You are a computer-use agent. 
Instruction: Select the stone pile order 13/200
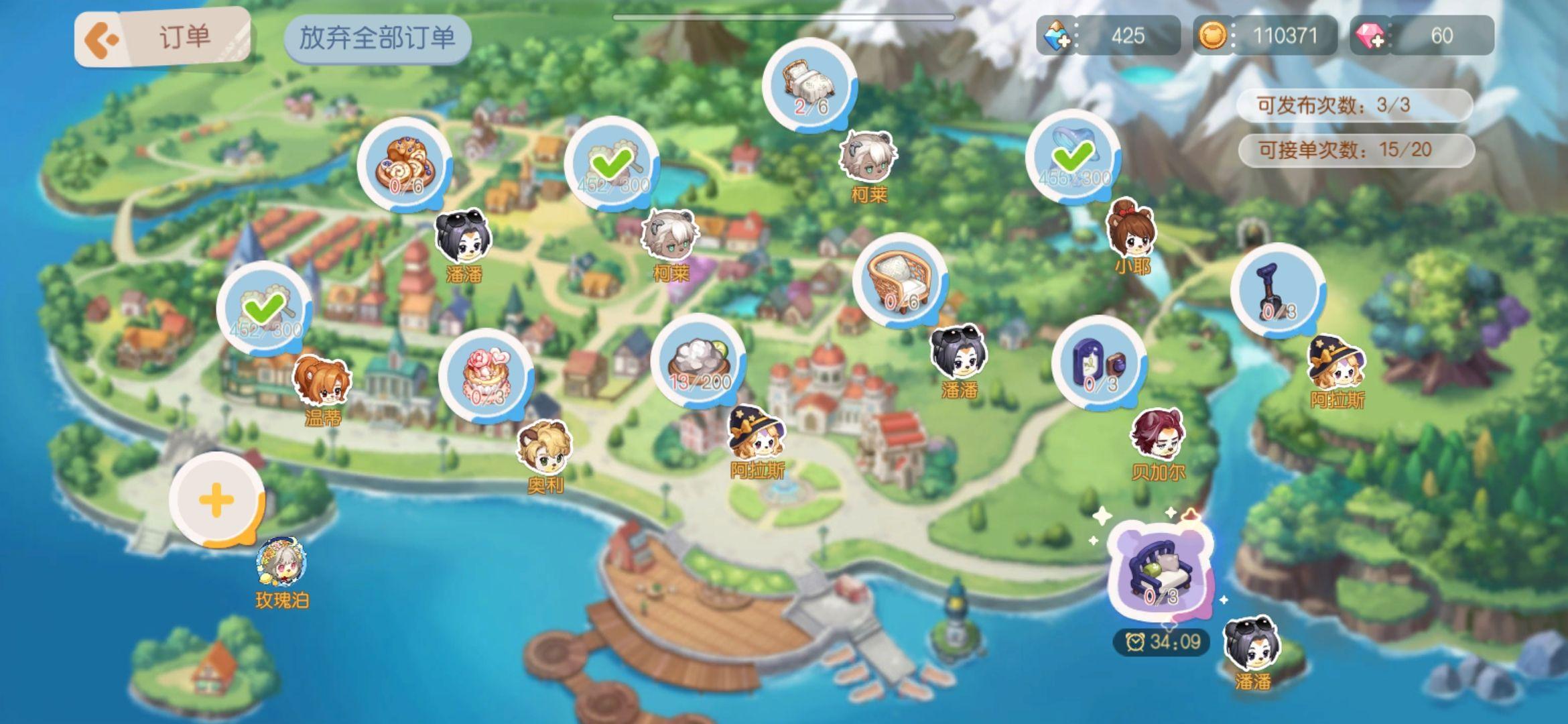pos(698,362)
